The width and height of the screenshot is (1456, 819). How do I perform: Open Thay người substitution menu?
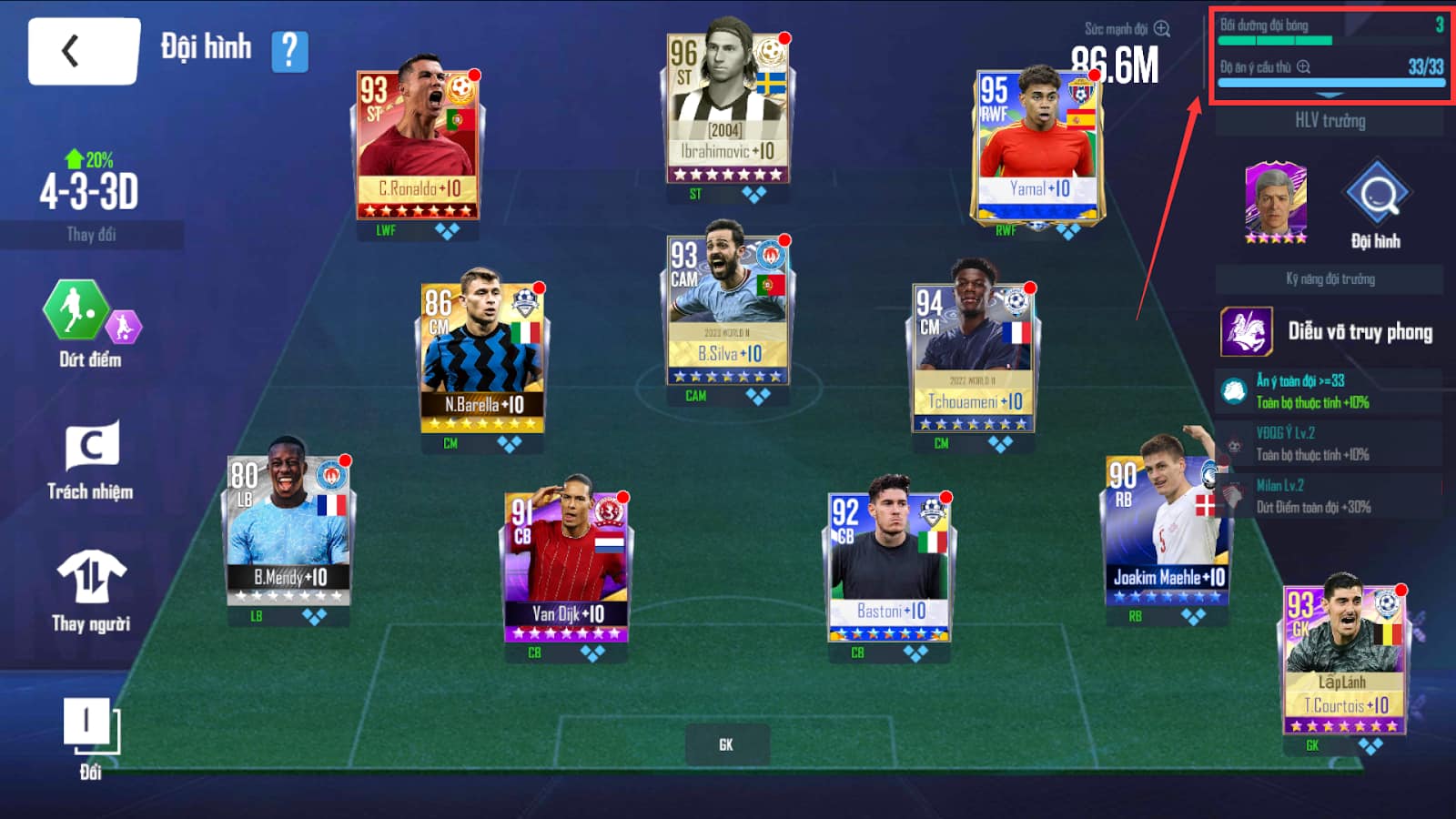coord(91,591)
